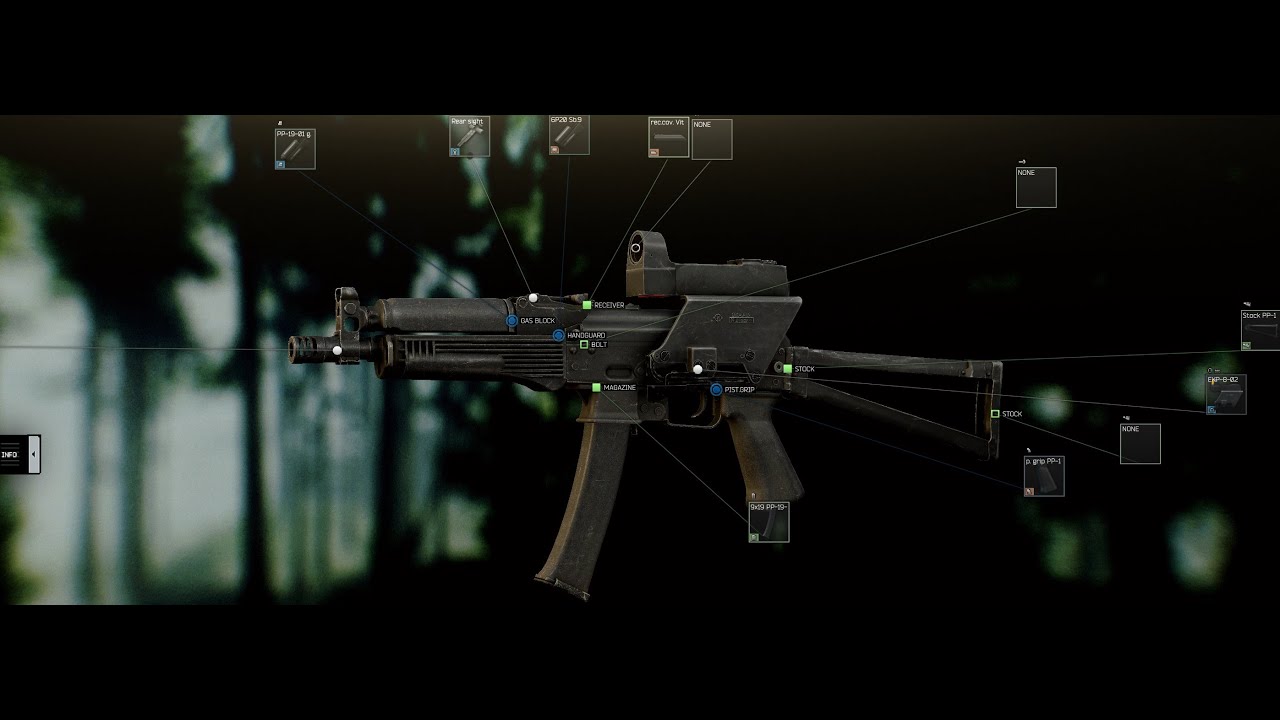Select the GP20 Sb.9 handguard slot
1280x720 pixels.
tap(569, 135)
